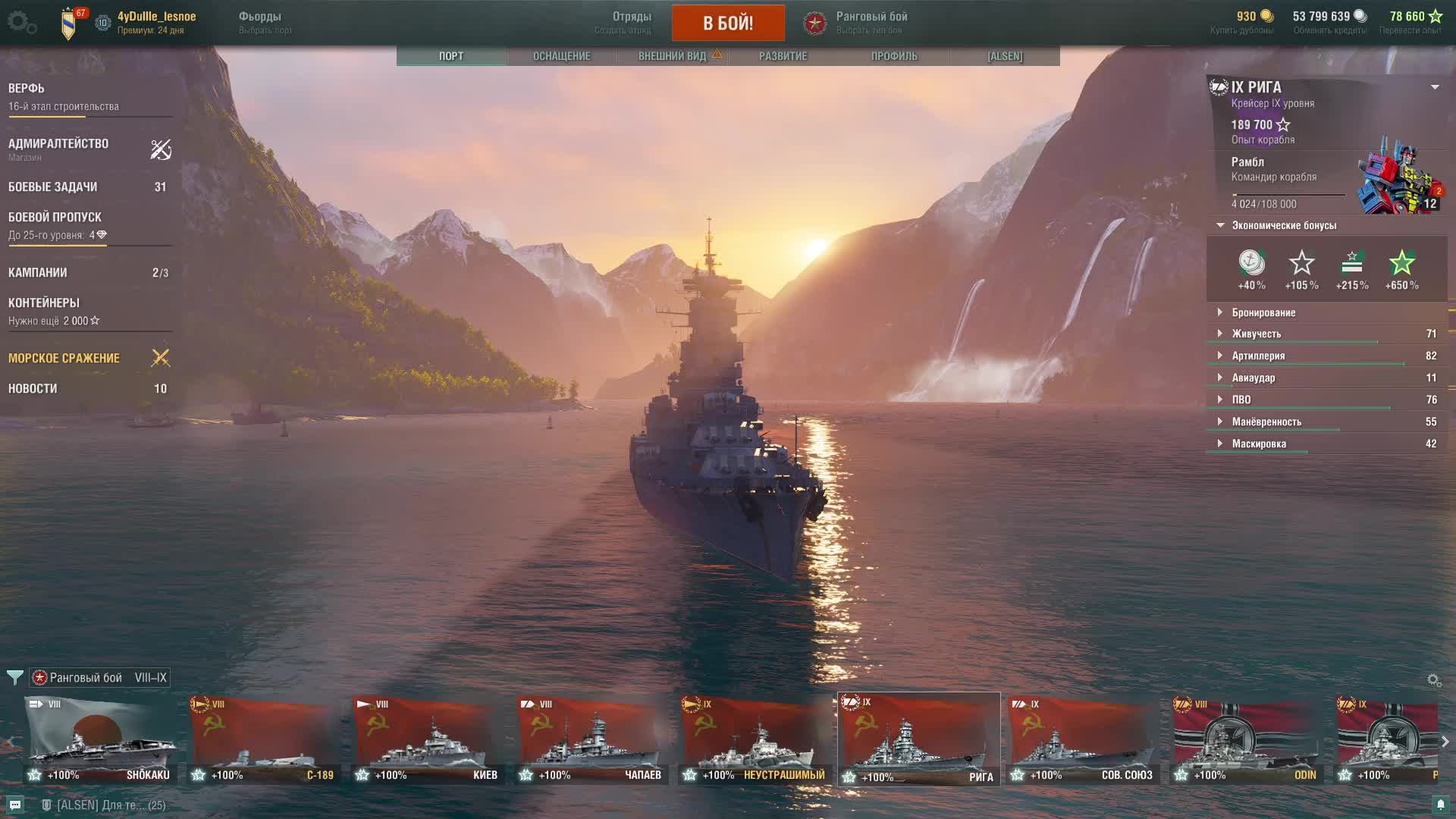Read the НОВОСТИ news section

33,389
